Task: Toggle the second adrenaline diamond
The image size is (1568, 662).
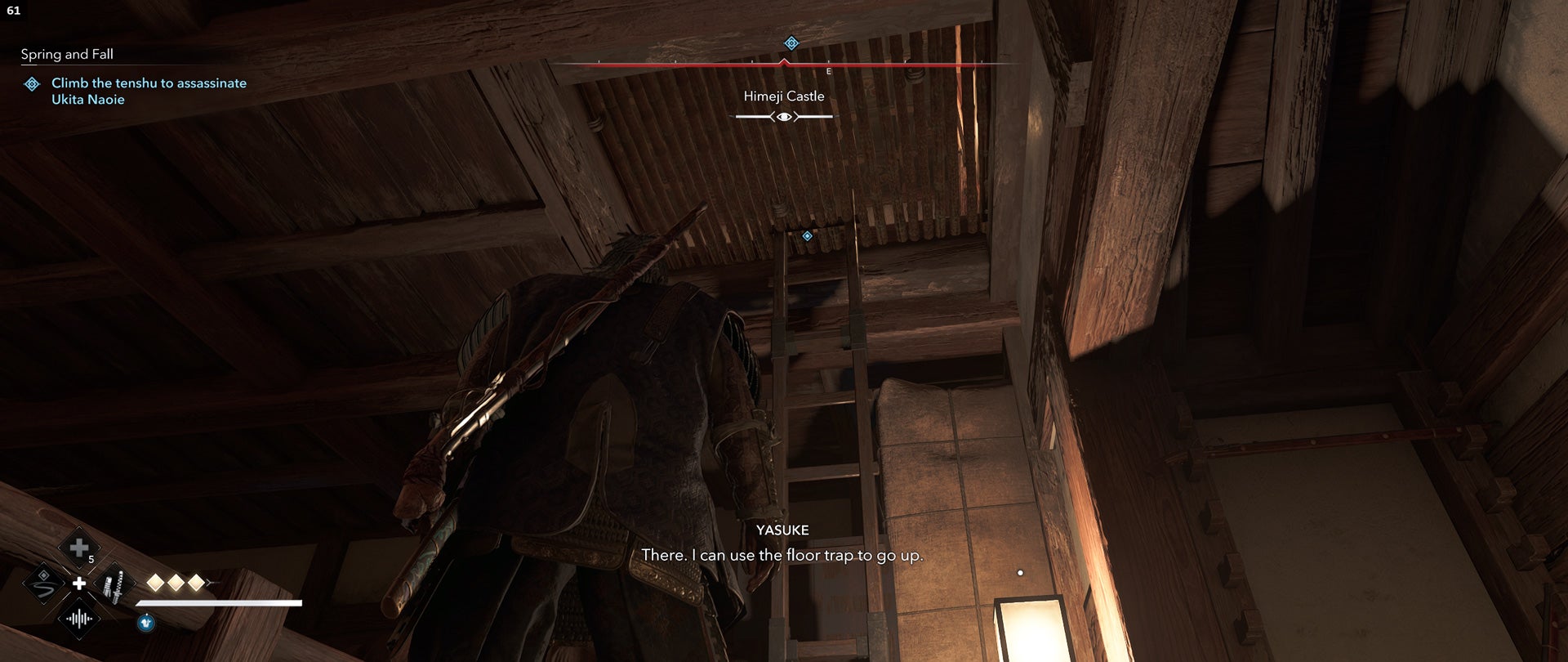Action: point(176,583)
